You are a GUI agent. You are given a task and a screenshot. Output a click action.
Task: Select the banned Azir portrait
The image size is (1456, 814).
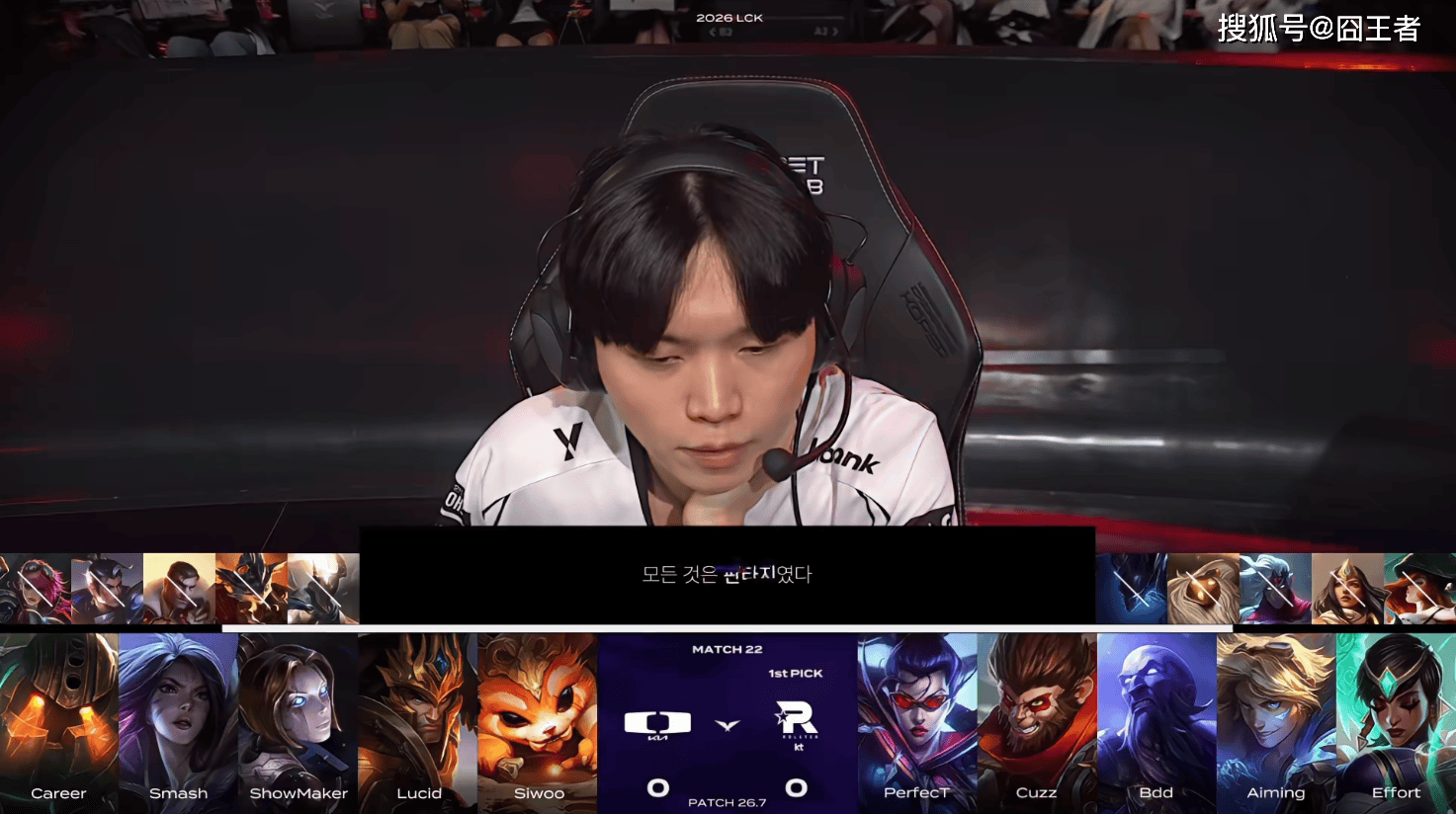pos(251,589)
